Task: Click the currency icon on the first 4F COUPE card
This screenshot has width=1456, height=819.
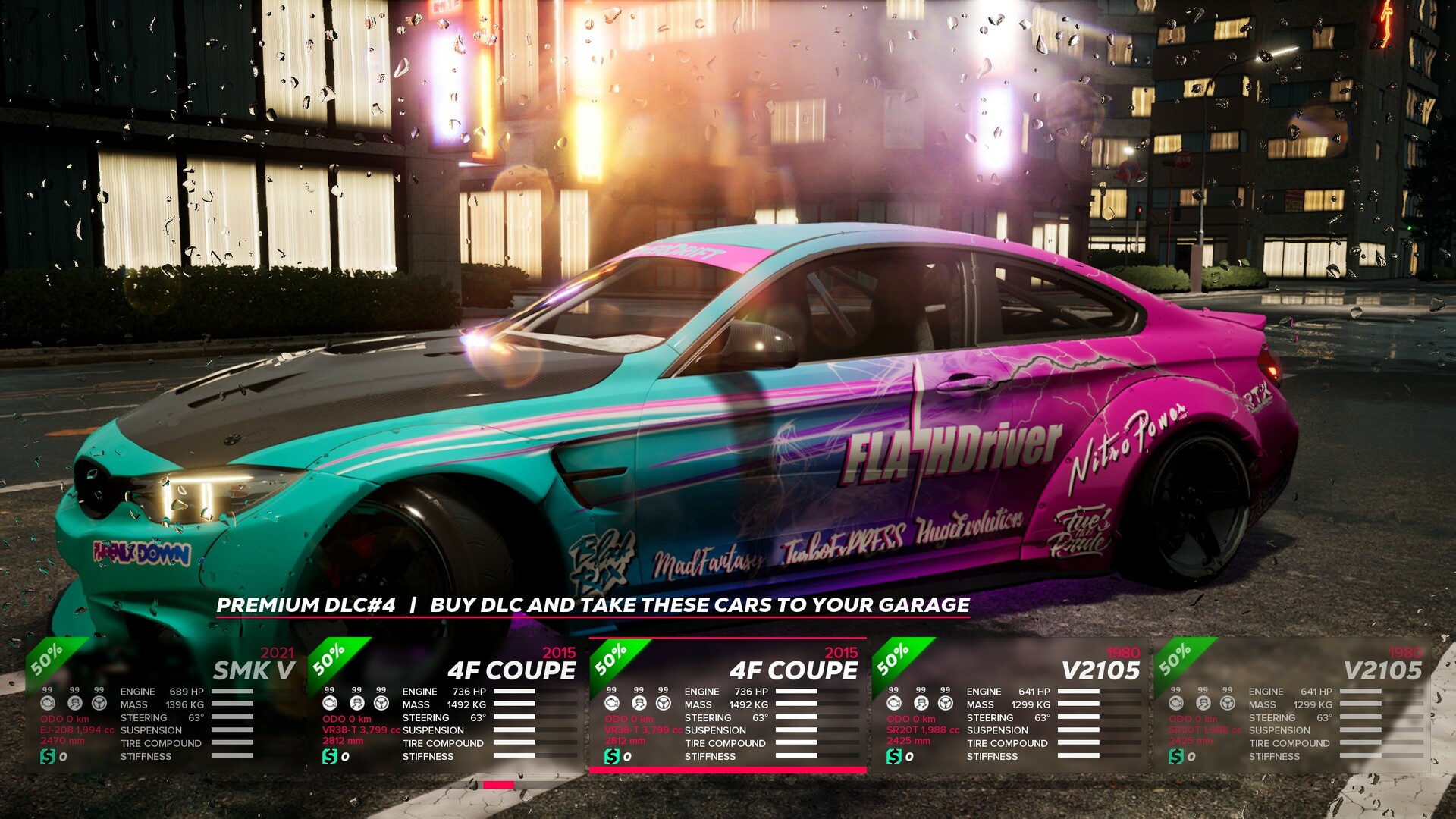Action: 331,757
